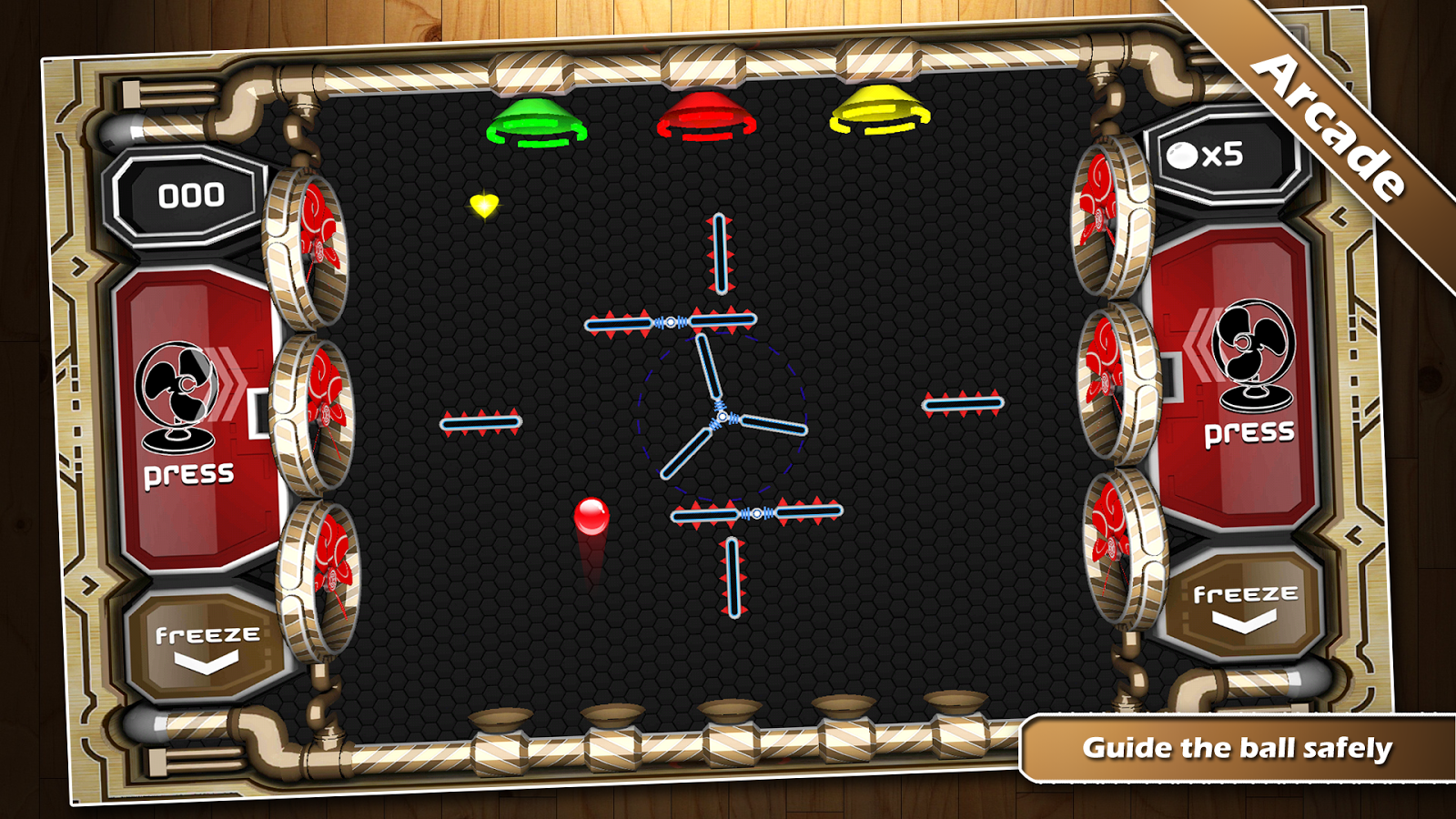Click the Guide the ball safely banner

point(1236,748)
